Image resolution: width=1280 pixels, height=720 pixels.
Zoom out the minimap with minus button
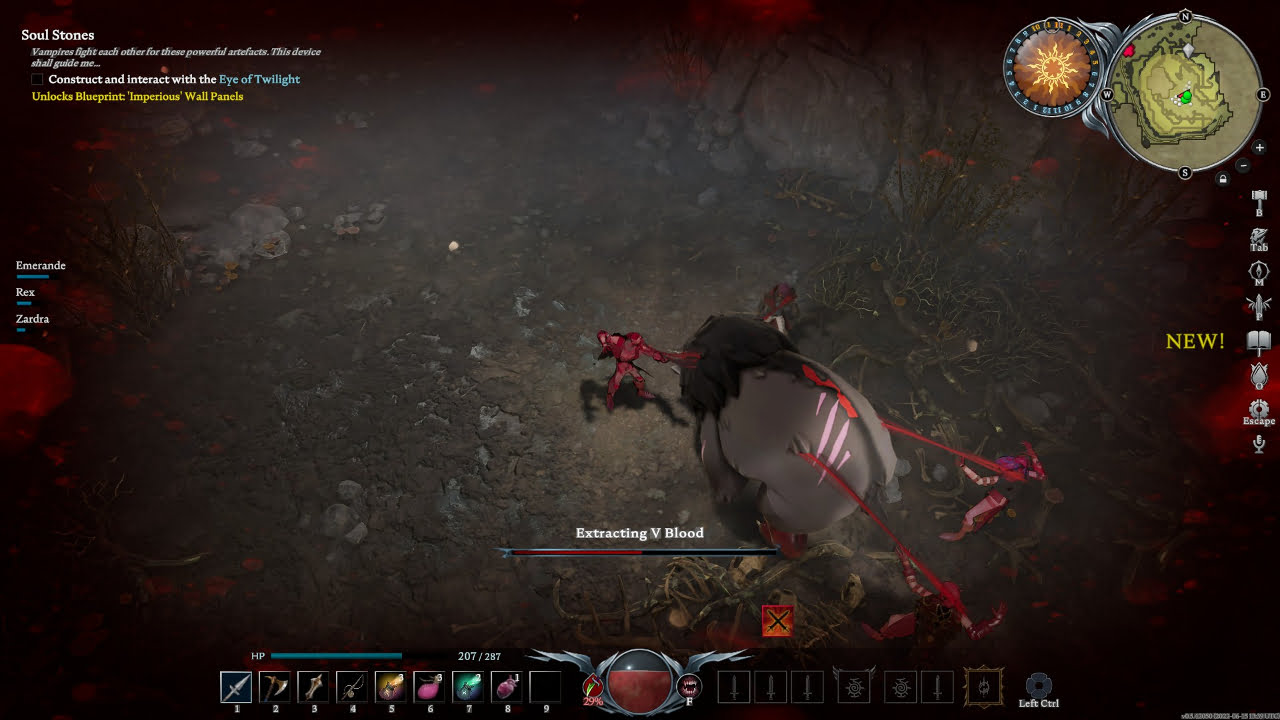coord(1243,165)
